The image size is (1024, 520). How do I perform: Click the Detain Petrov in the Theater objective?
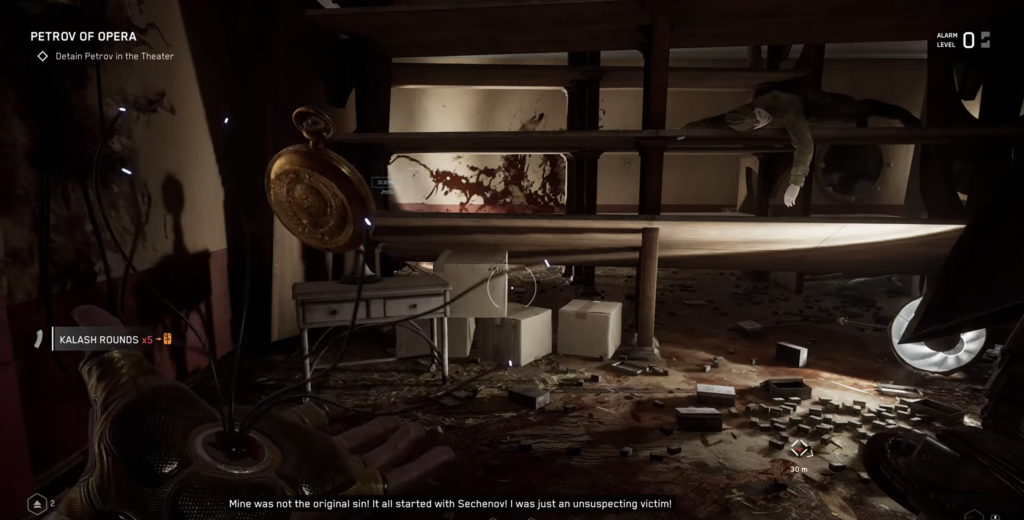[x=114, y=56]
